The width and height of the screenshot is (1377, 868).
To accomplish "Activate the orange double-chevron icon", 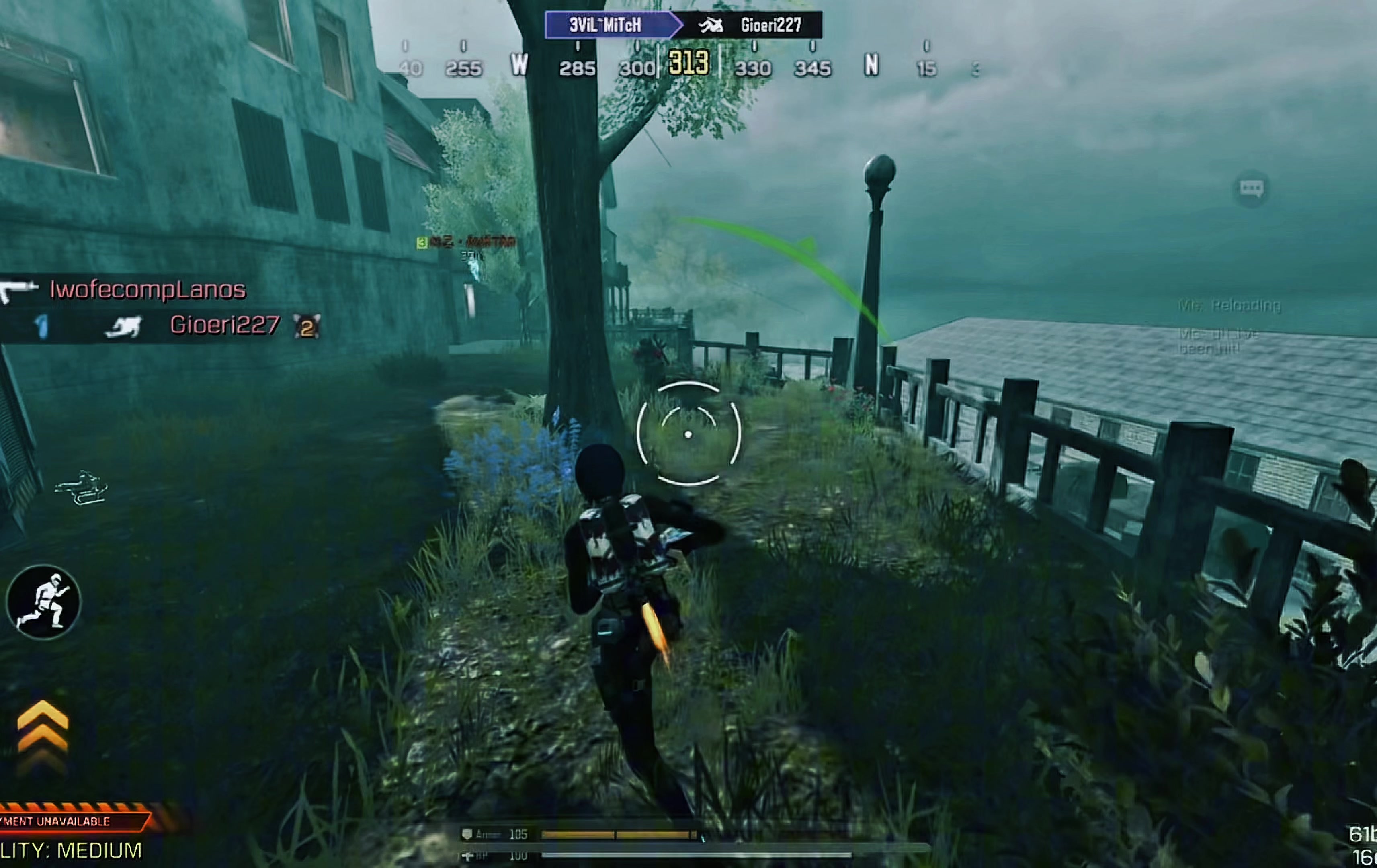I will point(42,733).
